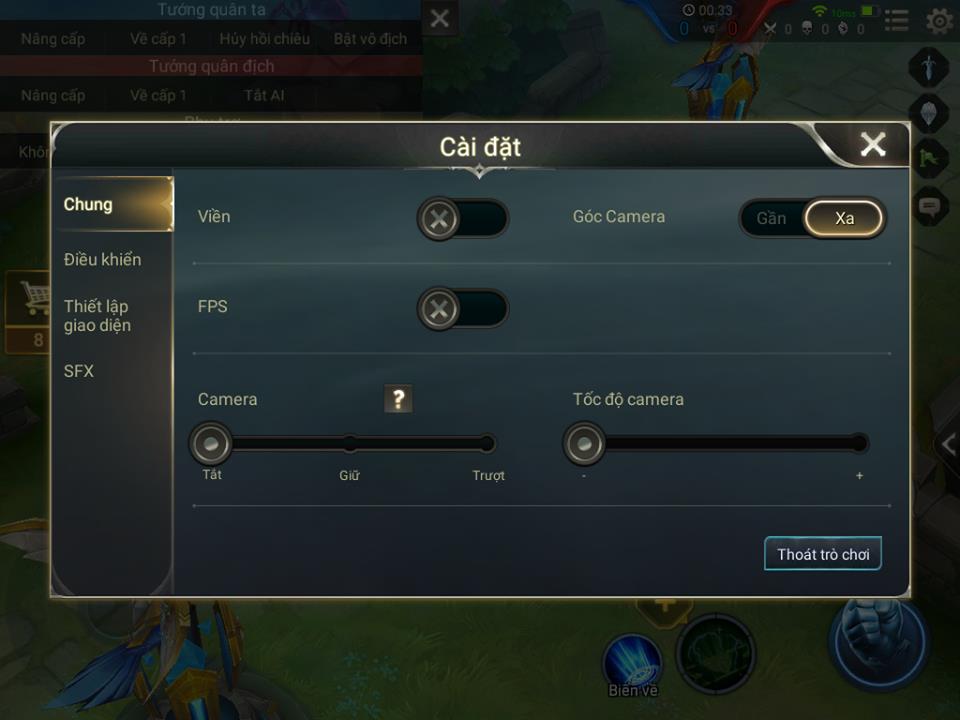Viewport: 960px width, 720px height.
Task: Switch to the SFX tab
Action: [79, 371]
